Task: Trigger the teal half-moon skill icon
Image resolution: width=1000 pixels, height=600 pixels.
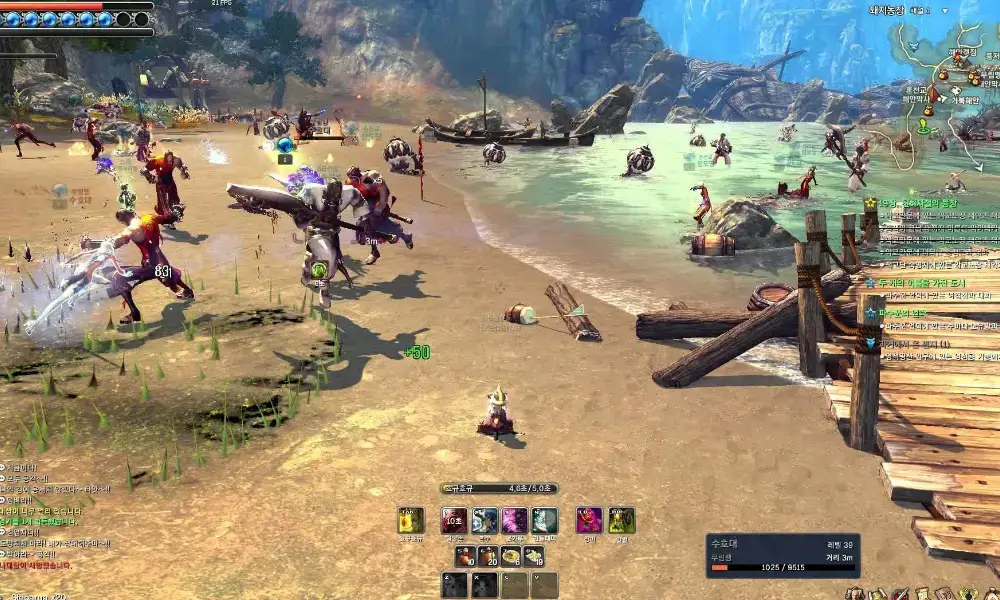Action: coord(544,520)
